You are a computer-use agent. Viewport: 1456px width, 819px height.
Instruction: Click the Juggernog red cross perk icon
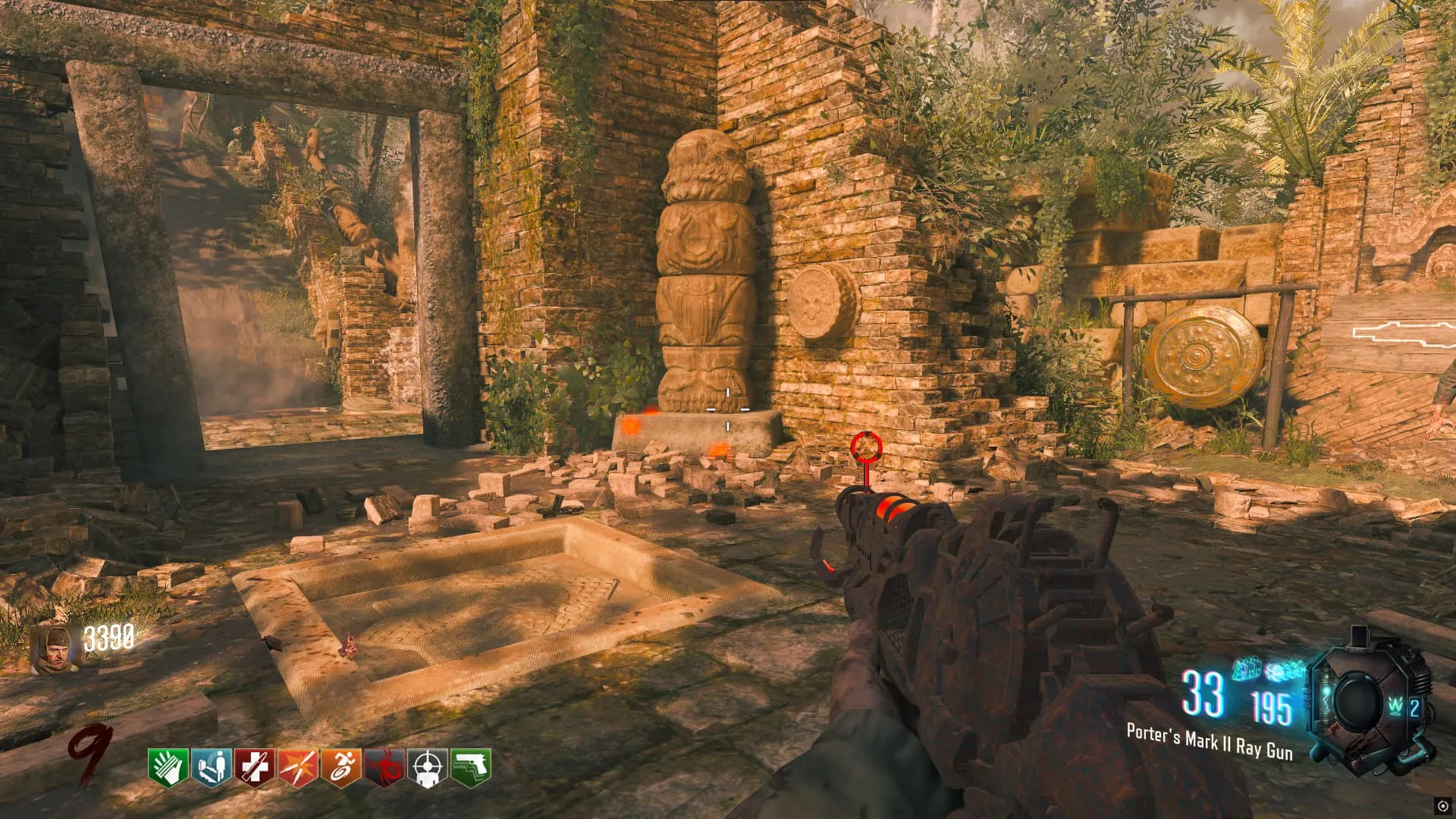pyautogui.click(x=254, y=767)
